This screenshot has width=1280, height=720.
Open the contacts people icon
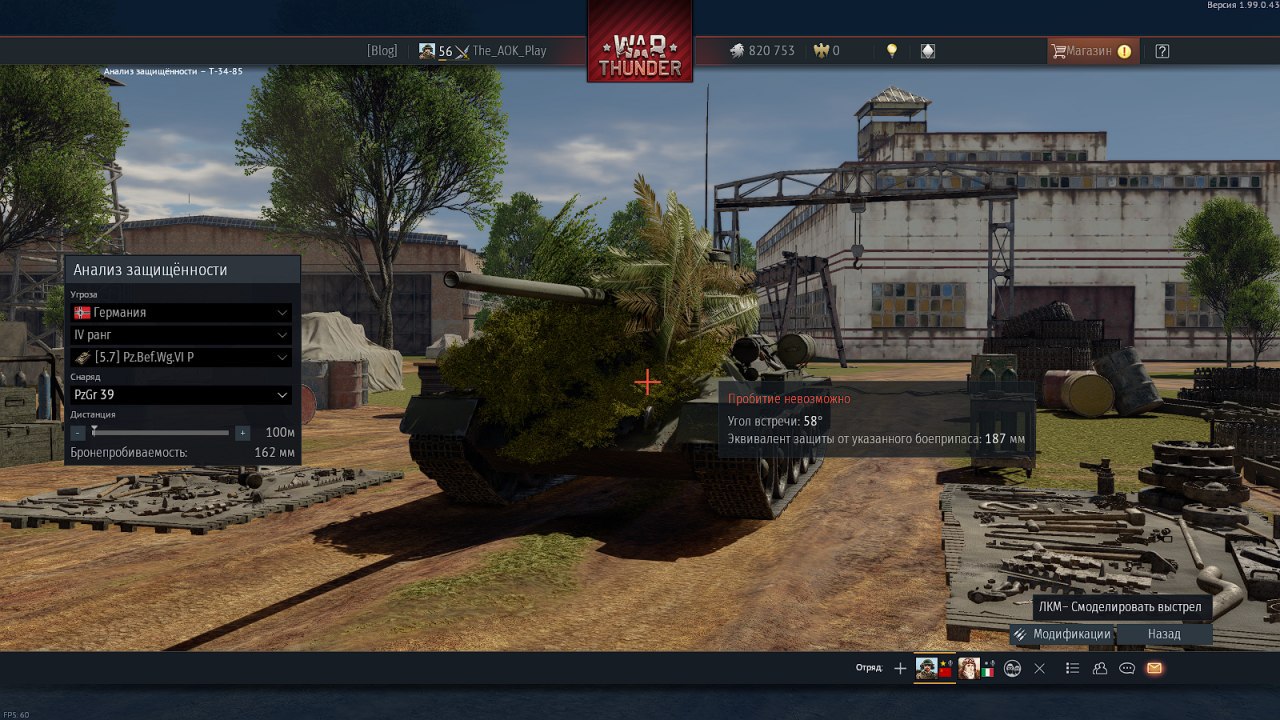pos(1100,668)
